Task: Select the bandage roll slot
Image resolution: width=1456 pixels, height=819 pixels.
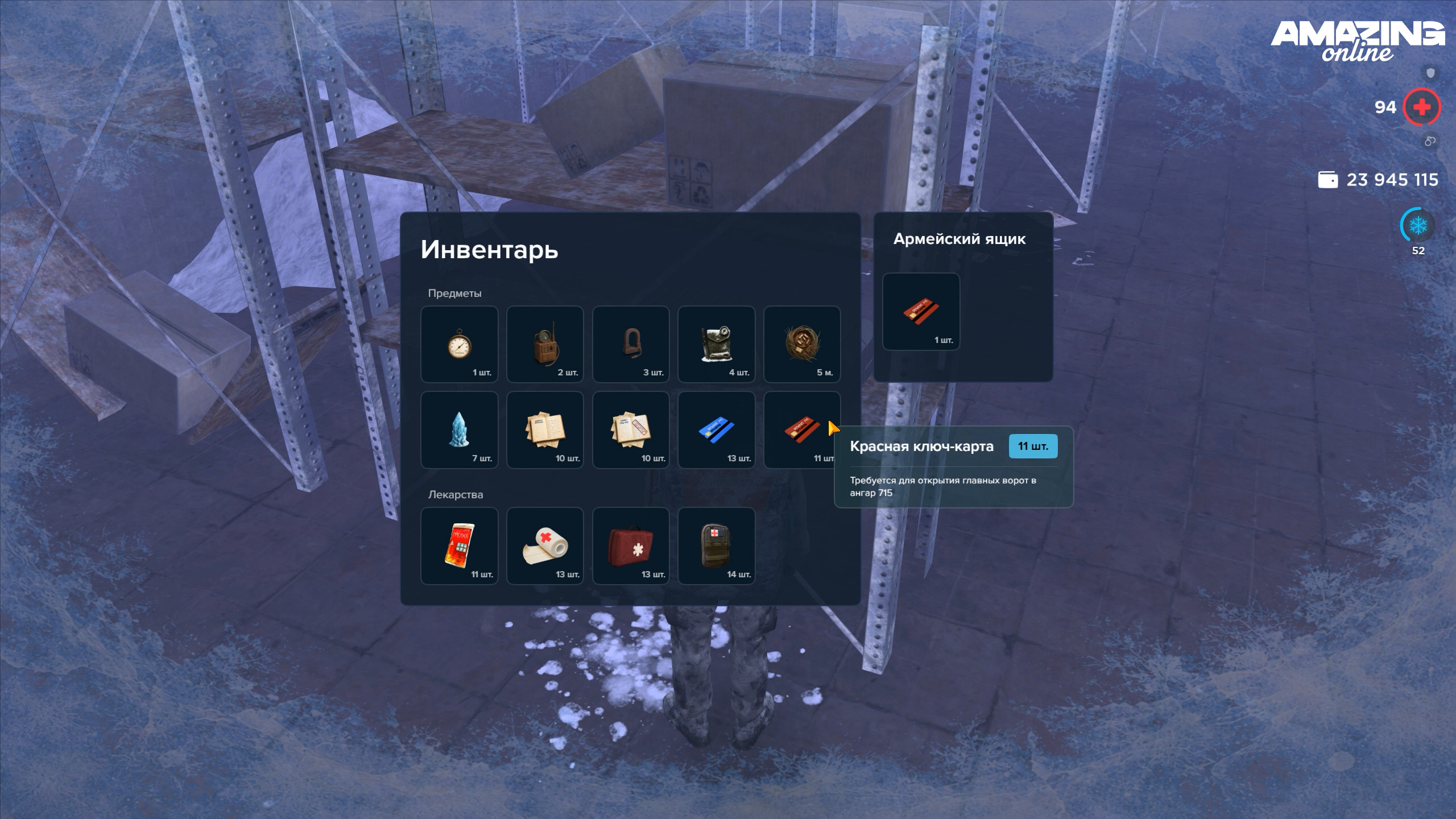Action: [x=545, y=546]
